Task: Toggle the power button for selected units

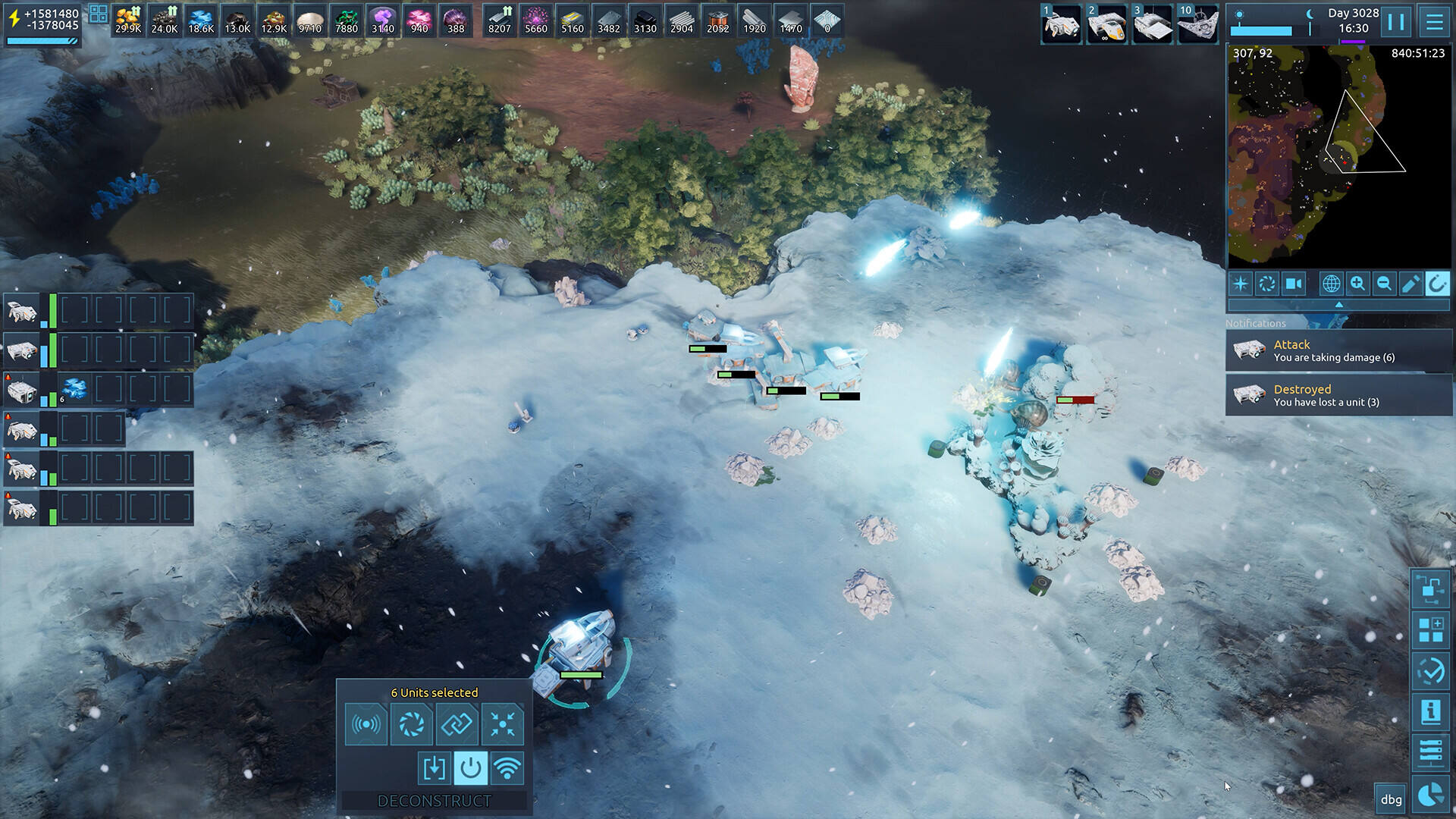Action: (x=470, y=768)
